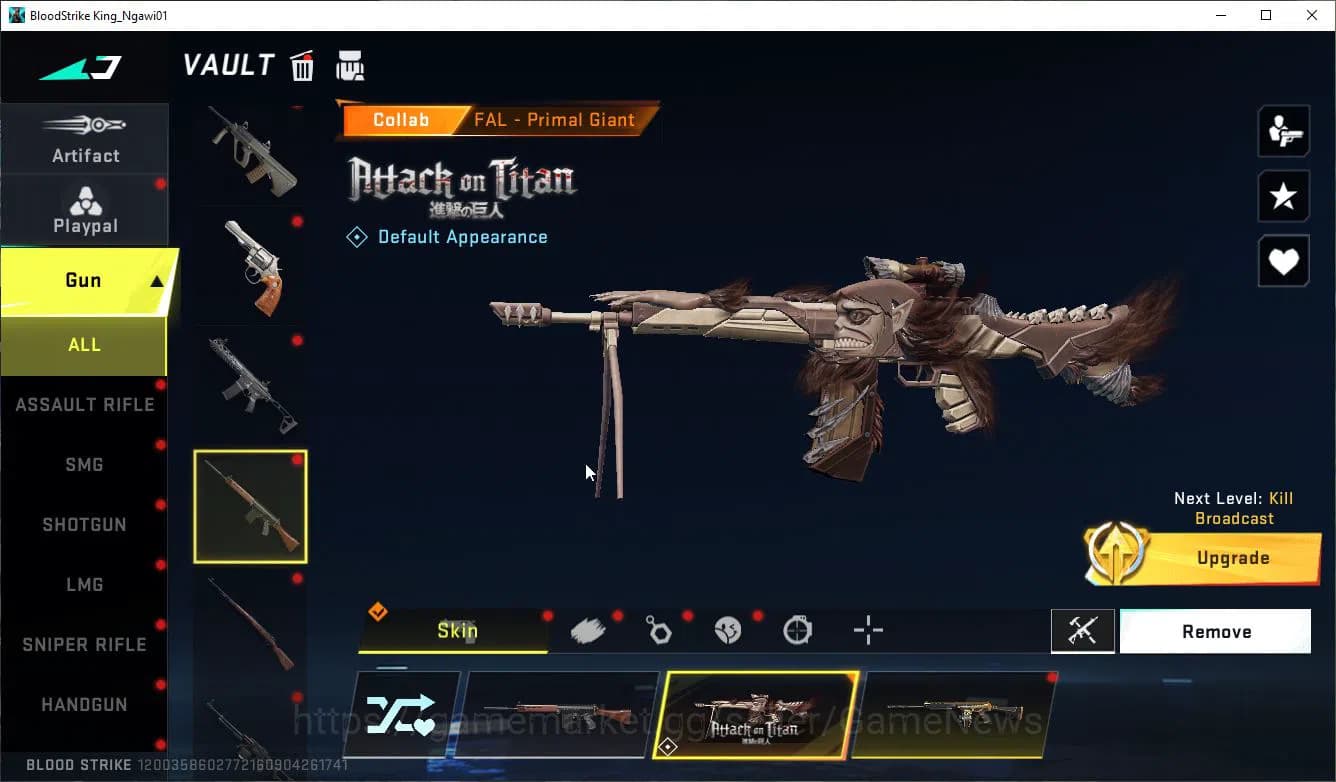
Task: Select the weapon inspect pose icon
Action: click(x=1283, y=131)
